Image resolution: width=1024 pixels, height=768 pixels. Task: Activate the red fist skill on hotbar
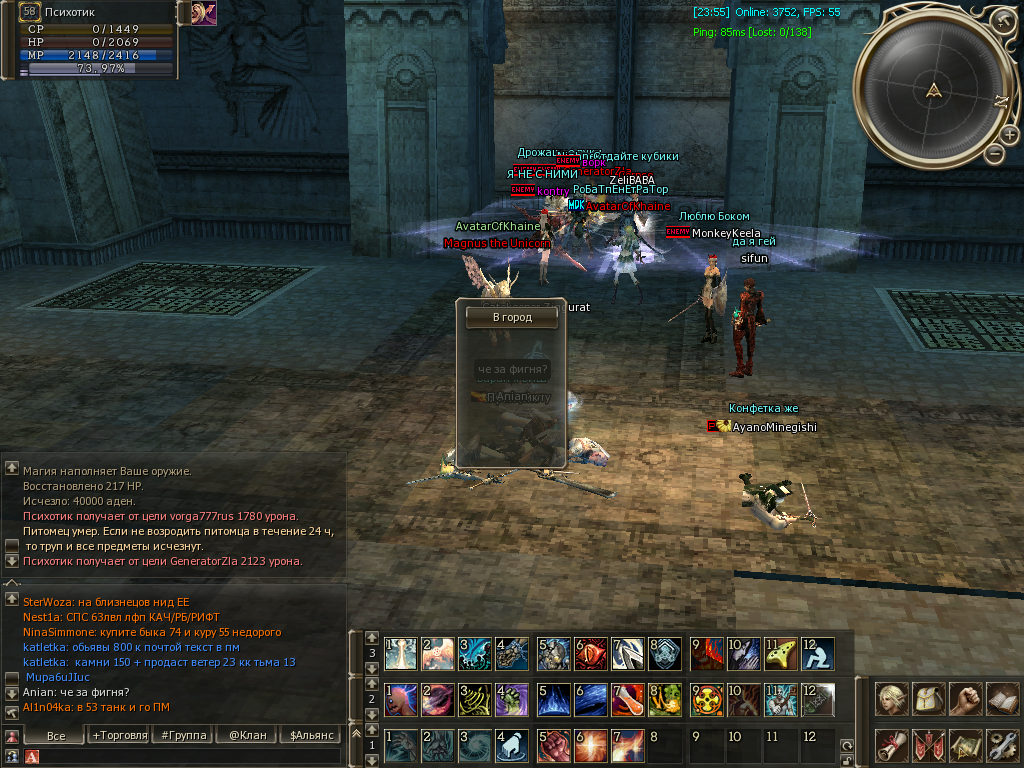552,746
